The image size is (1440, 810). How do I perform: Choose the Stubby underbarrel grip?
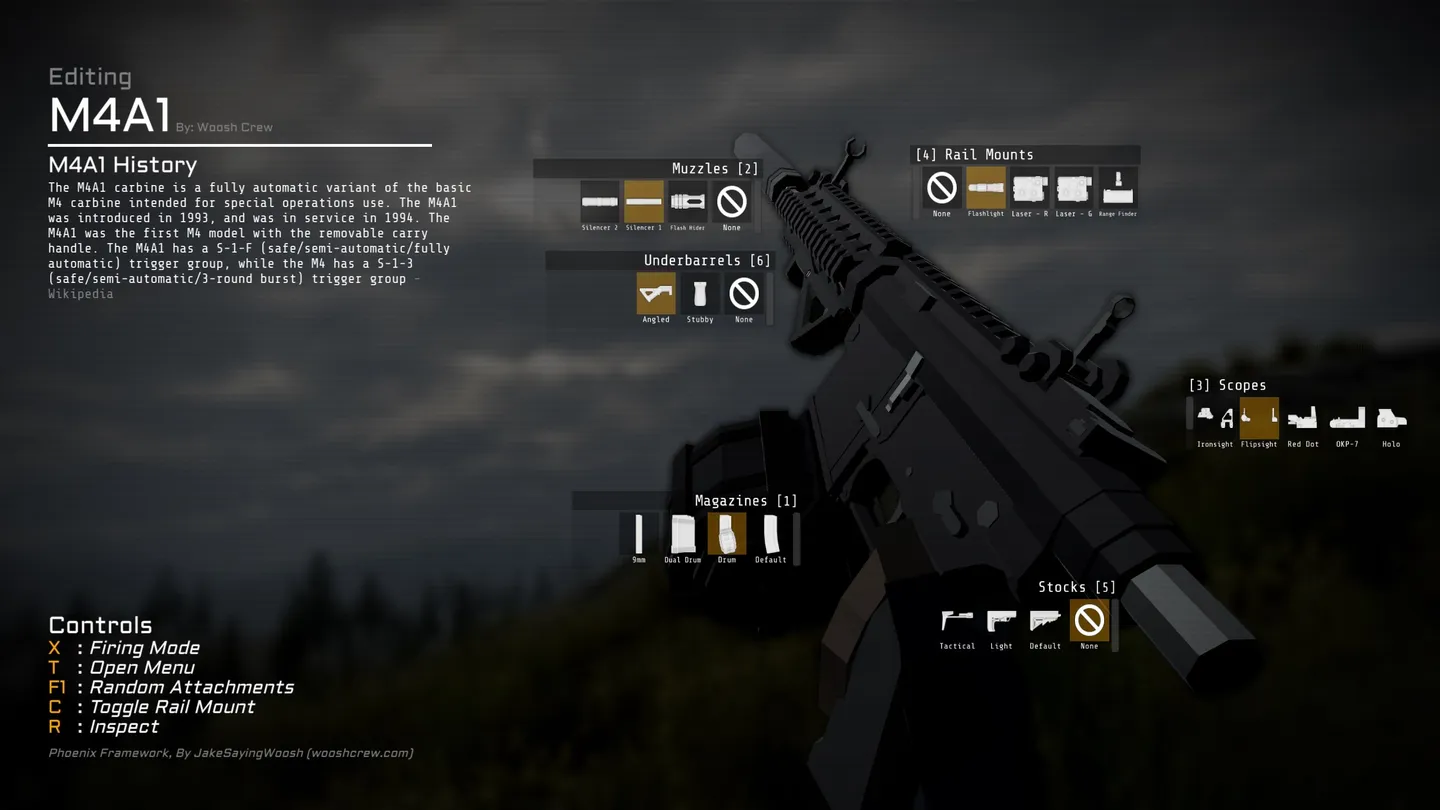click(x=700, y=294)
